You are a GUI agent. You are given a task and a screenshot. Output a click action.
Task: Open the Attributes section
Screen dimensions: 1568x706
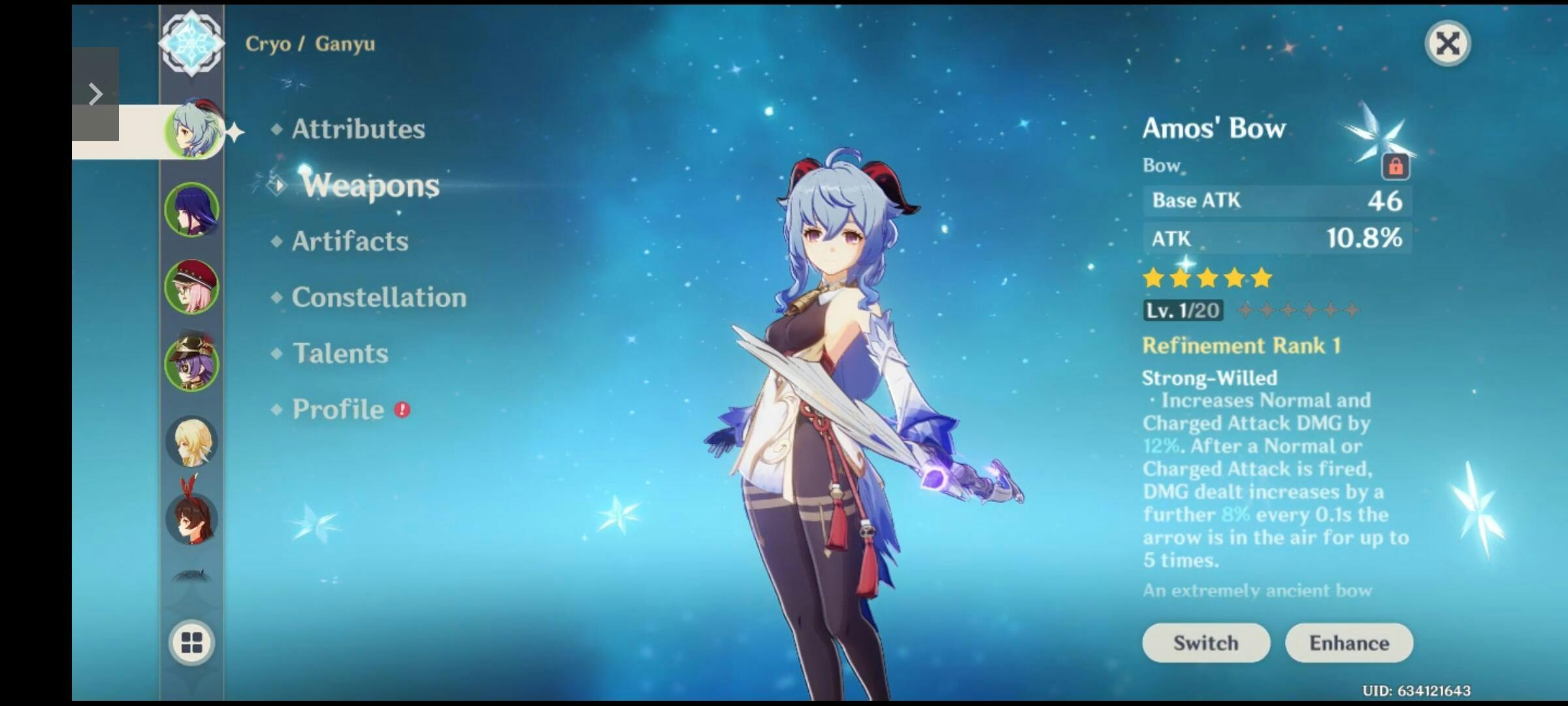(x=358, y=129)
